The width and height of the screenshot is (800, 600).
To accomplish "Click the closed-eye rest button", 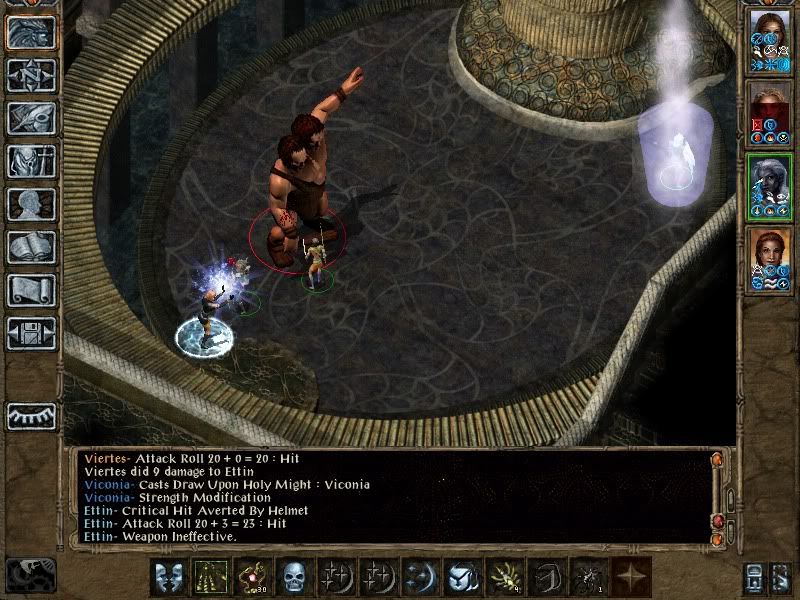I will pyautogui.click(x=31, y=416).
